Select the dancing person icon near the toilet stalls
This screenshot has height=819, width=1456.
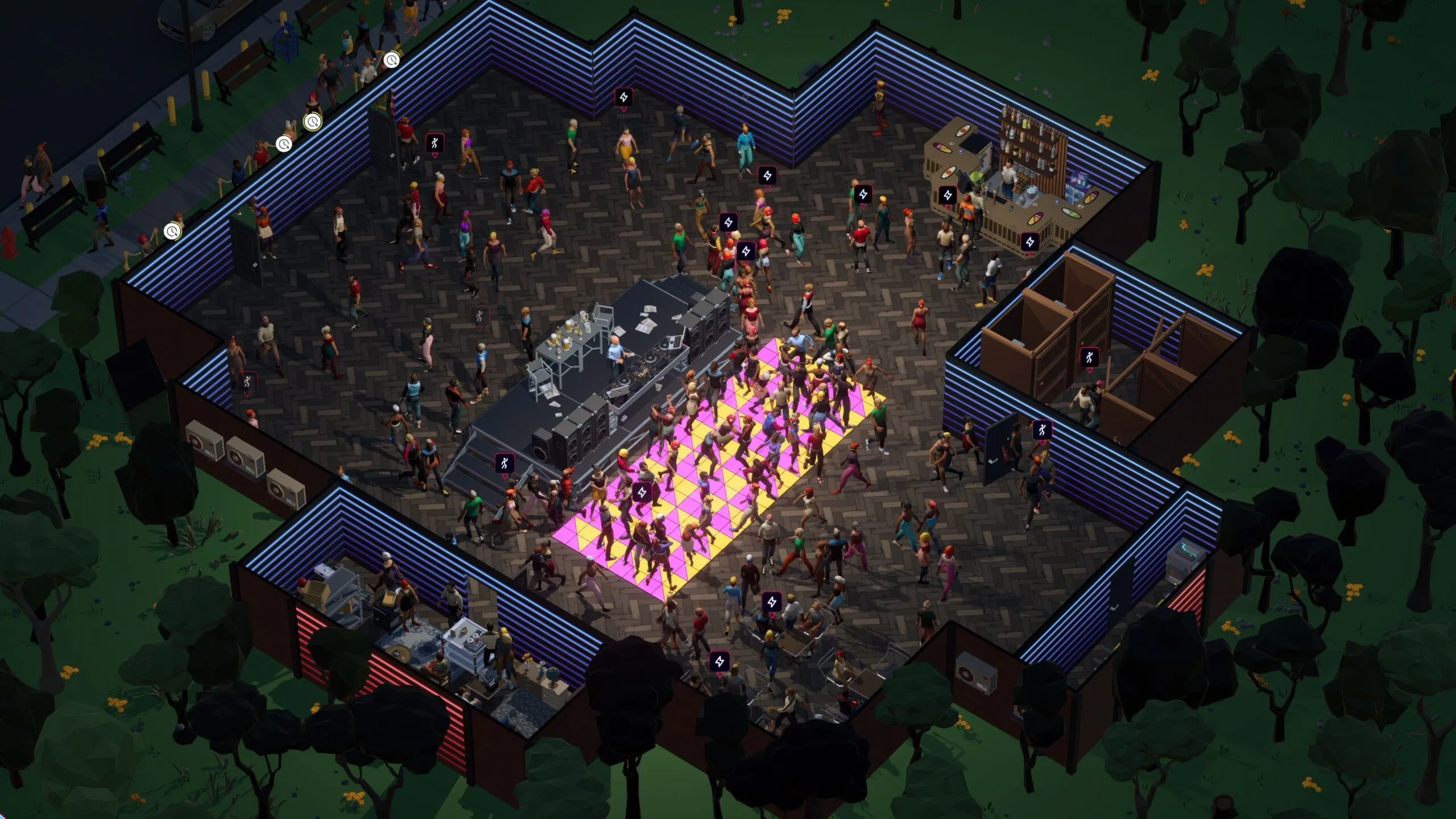click(1090, 358)
